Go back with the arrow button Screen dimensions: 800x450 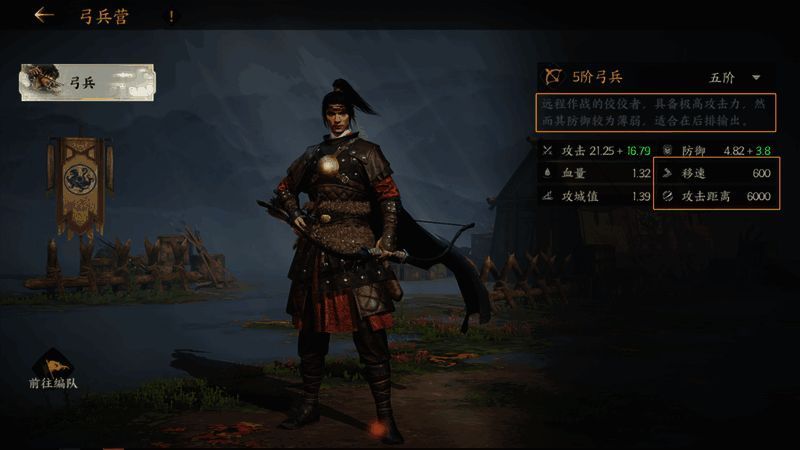(x=43, y=16)
